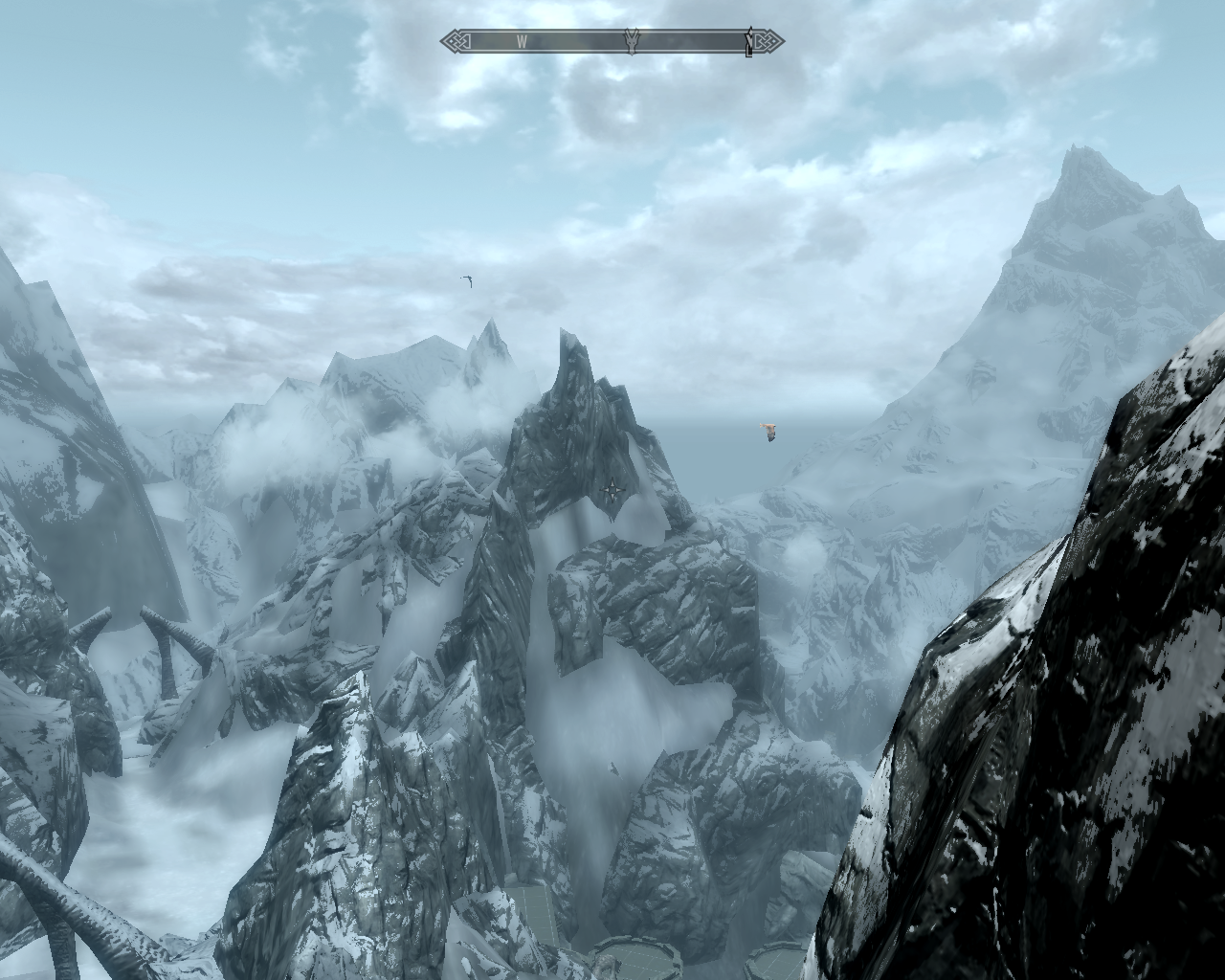Click the dragon marker on the compass
1225x980 pixels.
[x=632, y=41]
